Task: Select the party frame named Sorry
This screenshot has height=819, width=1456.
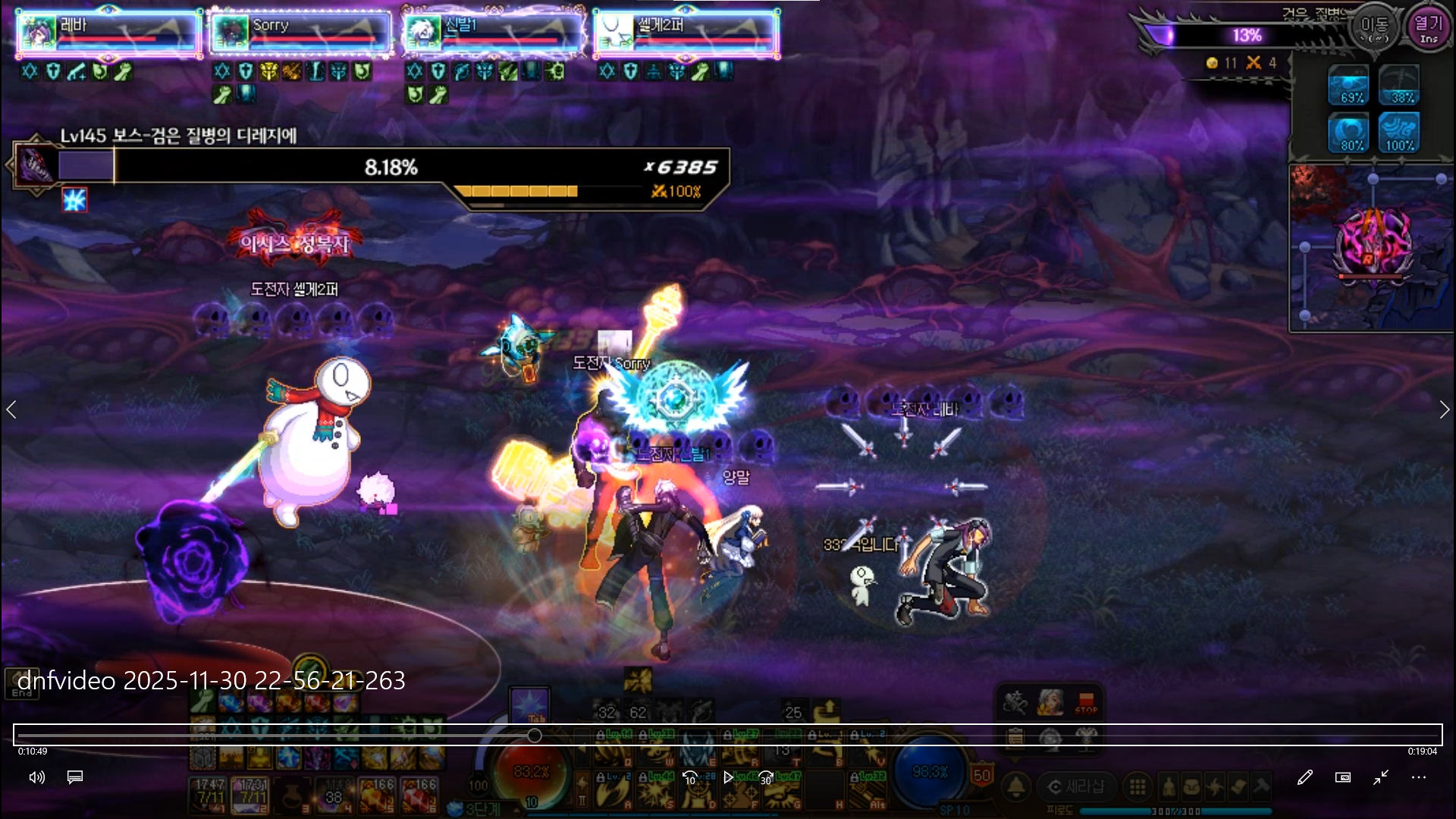Action: click(x=301, y=33)
